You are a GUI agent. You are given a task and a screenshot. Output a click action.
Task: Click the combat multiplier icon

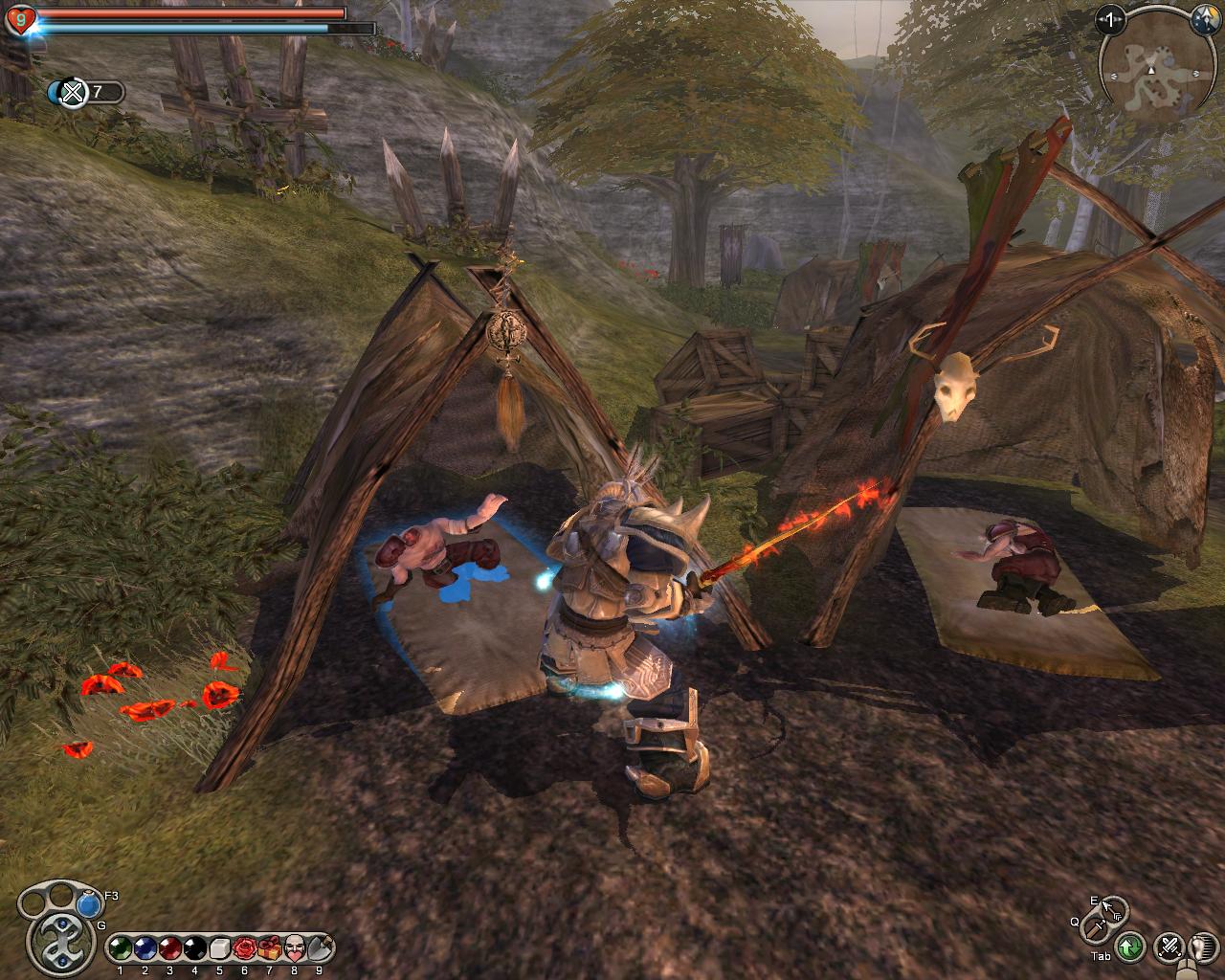click(x=73, y=92)
